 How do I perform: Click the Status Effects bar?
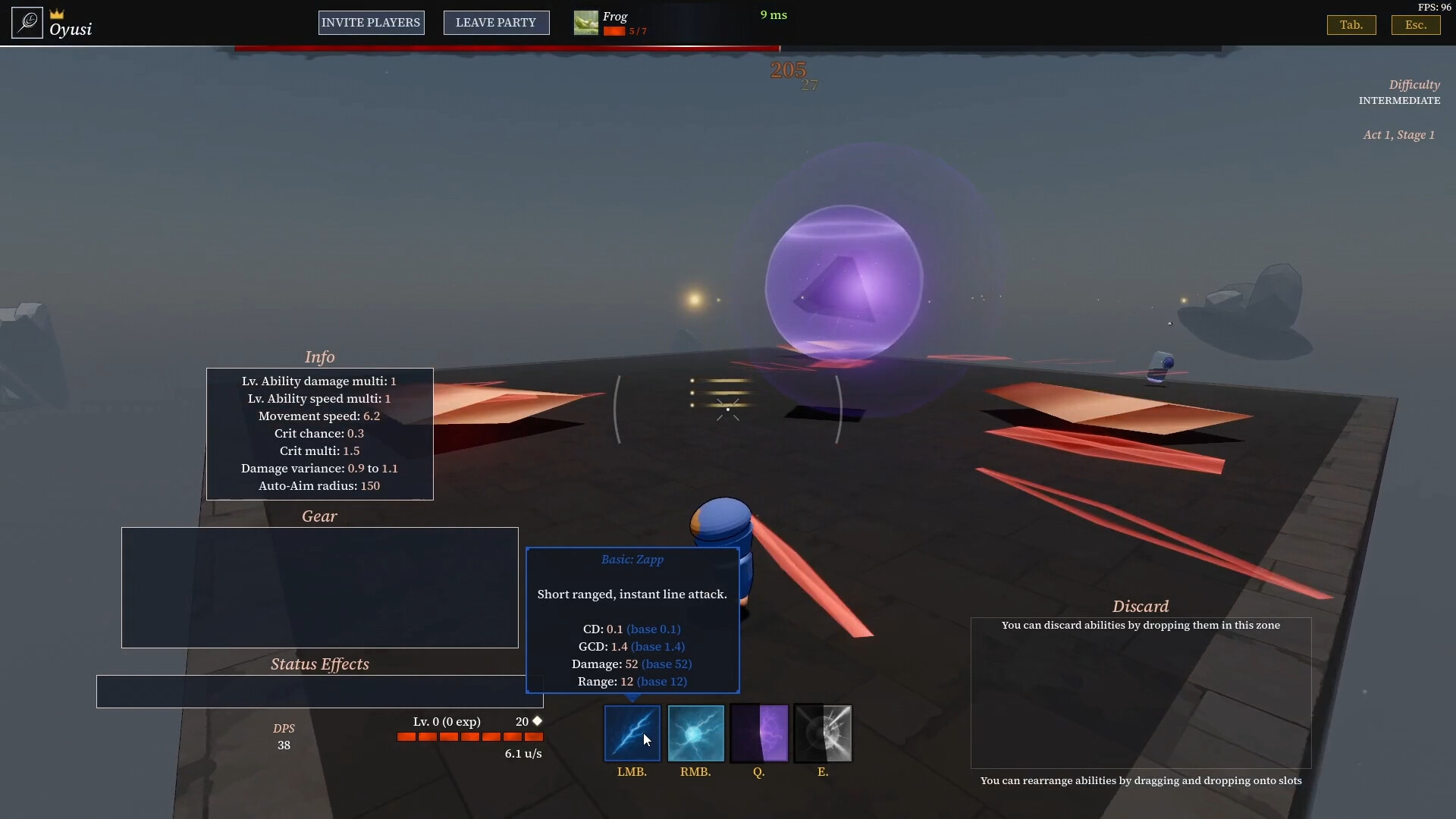[318, 690]
